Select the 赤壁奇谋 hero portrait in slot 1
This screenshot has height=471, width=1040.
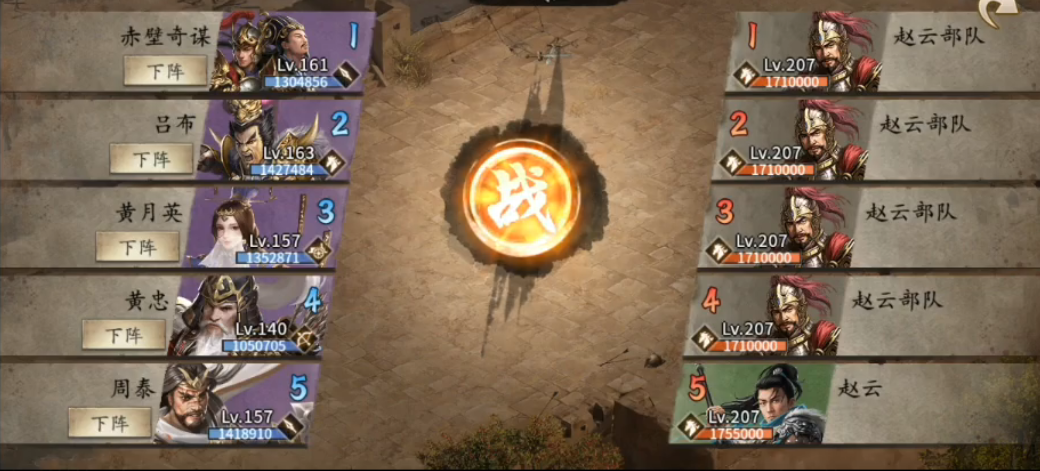click(270, 52)
